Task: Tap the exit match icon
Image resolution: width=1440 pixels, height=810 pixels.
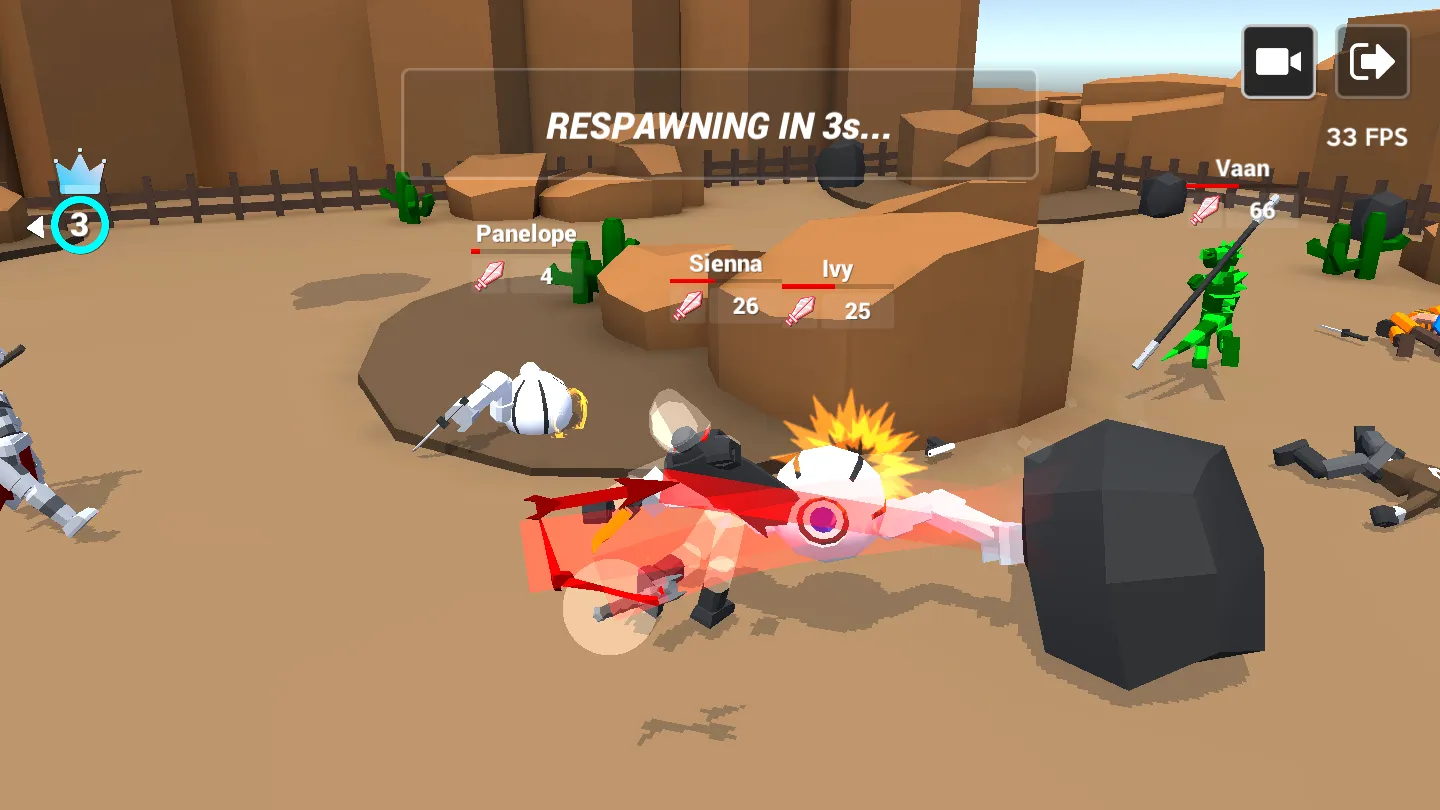Action: click(1372, 60)
